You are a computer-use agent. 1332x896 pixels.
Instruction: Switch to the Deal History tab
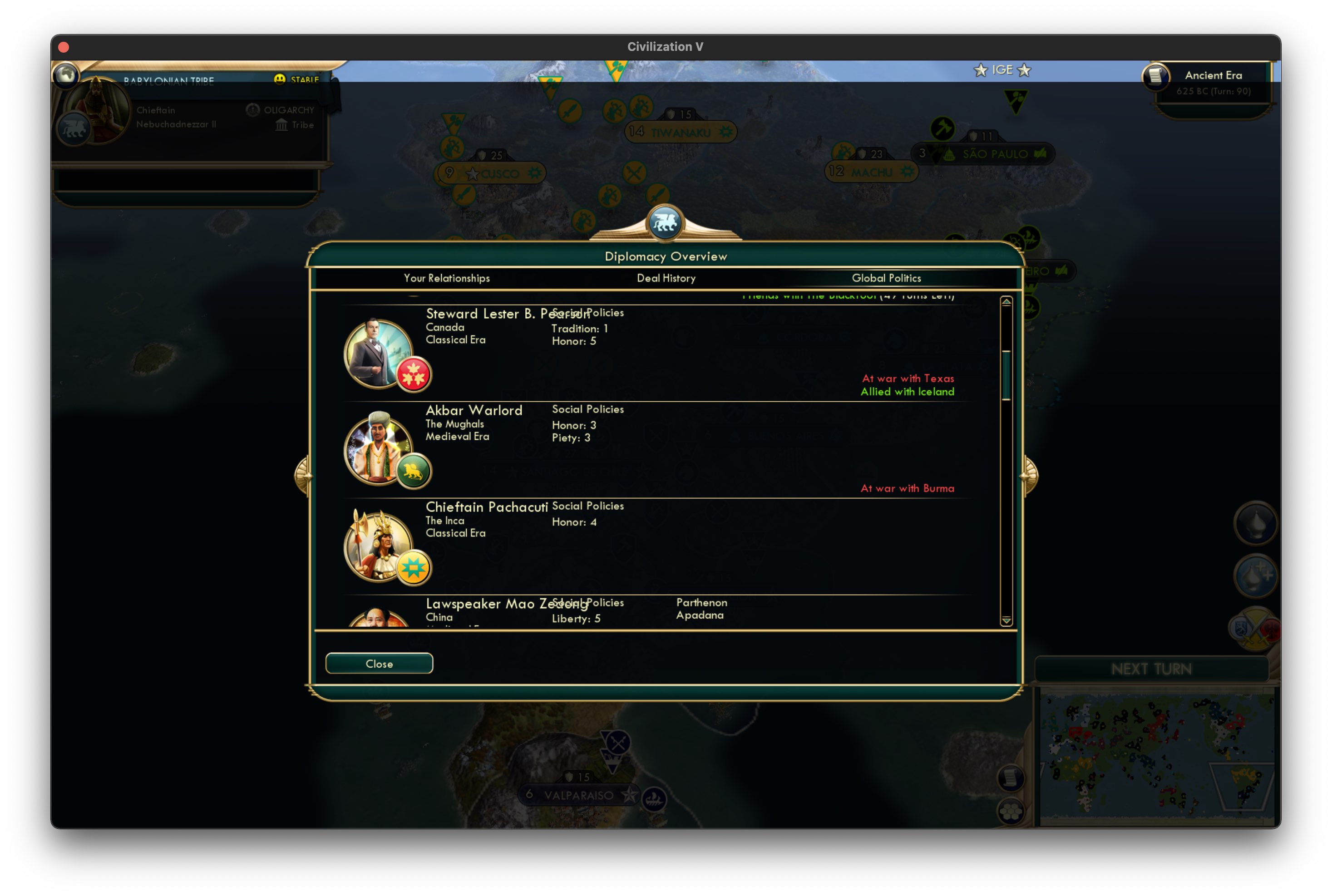(666, 278)
